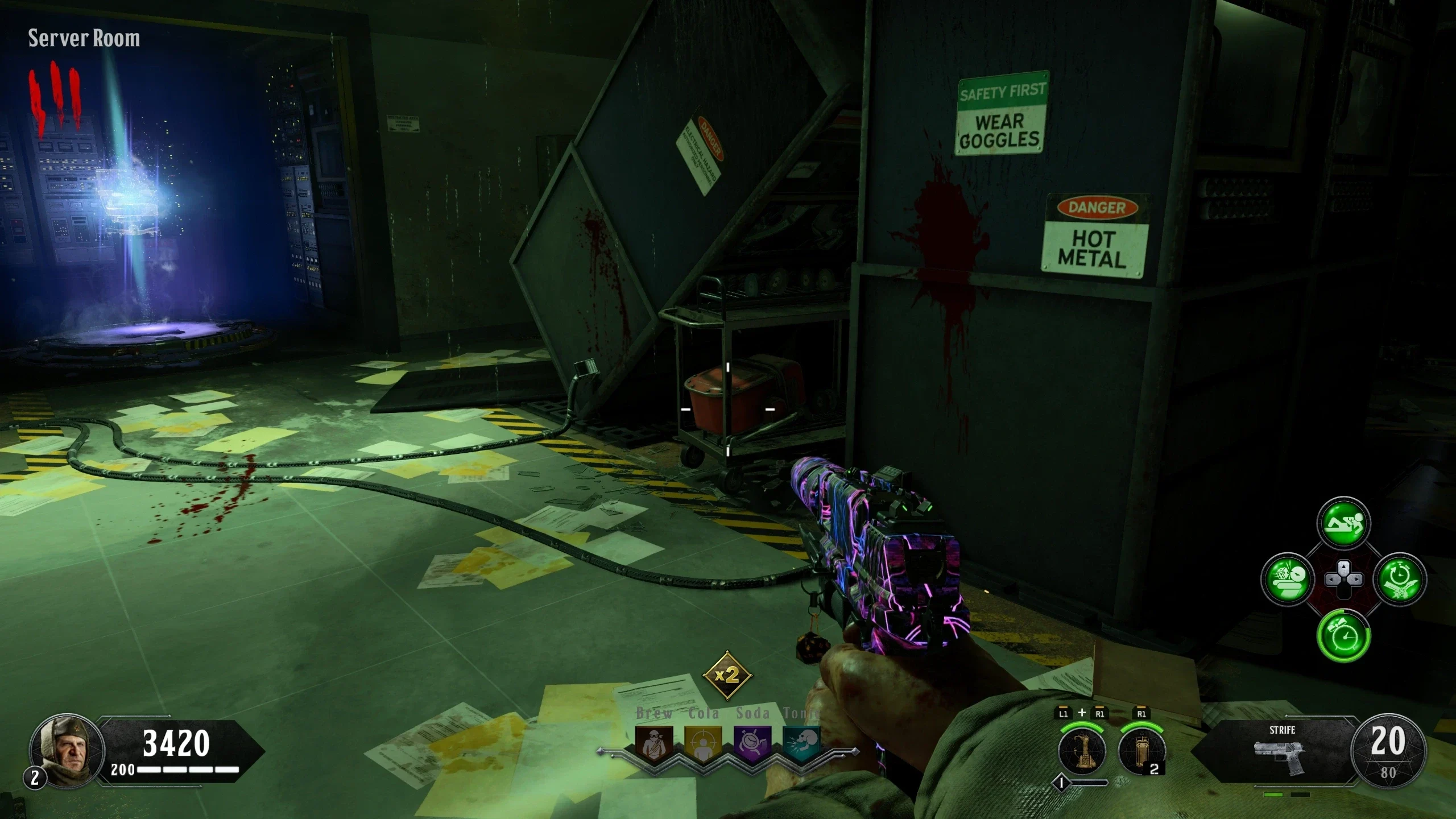
Task: Activate the special weapon turret icon
Action: 1082,751
